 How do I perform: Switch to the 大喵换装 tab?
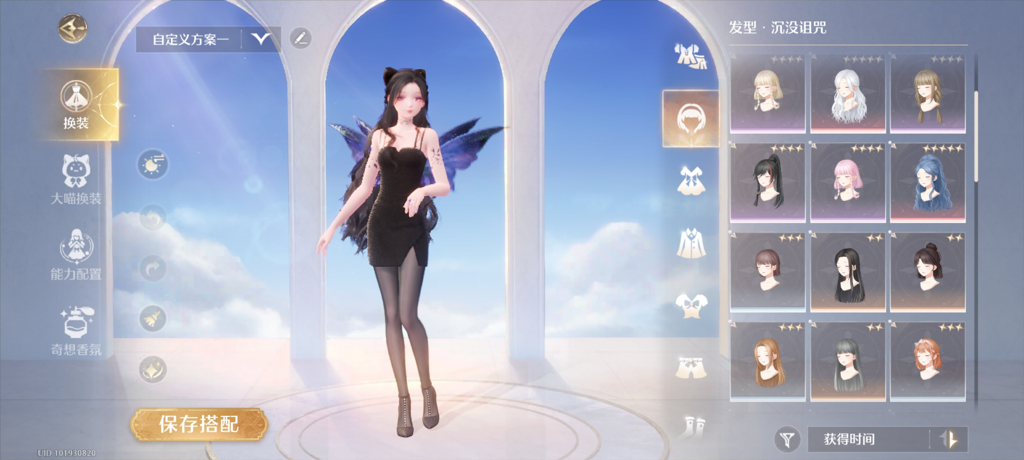click(76, 179)
